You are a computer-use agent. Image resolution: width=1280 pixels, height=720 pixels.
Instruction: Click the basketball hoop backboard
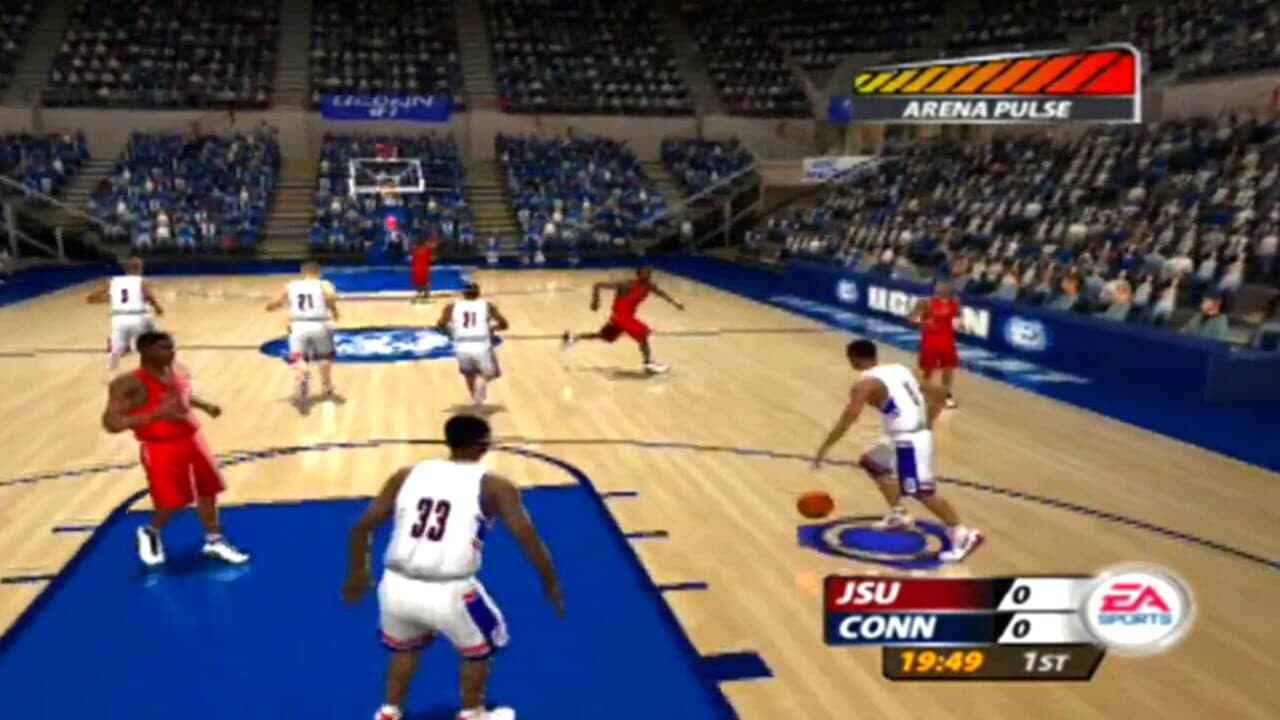[385, 175]
